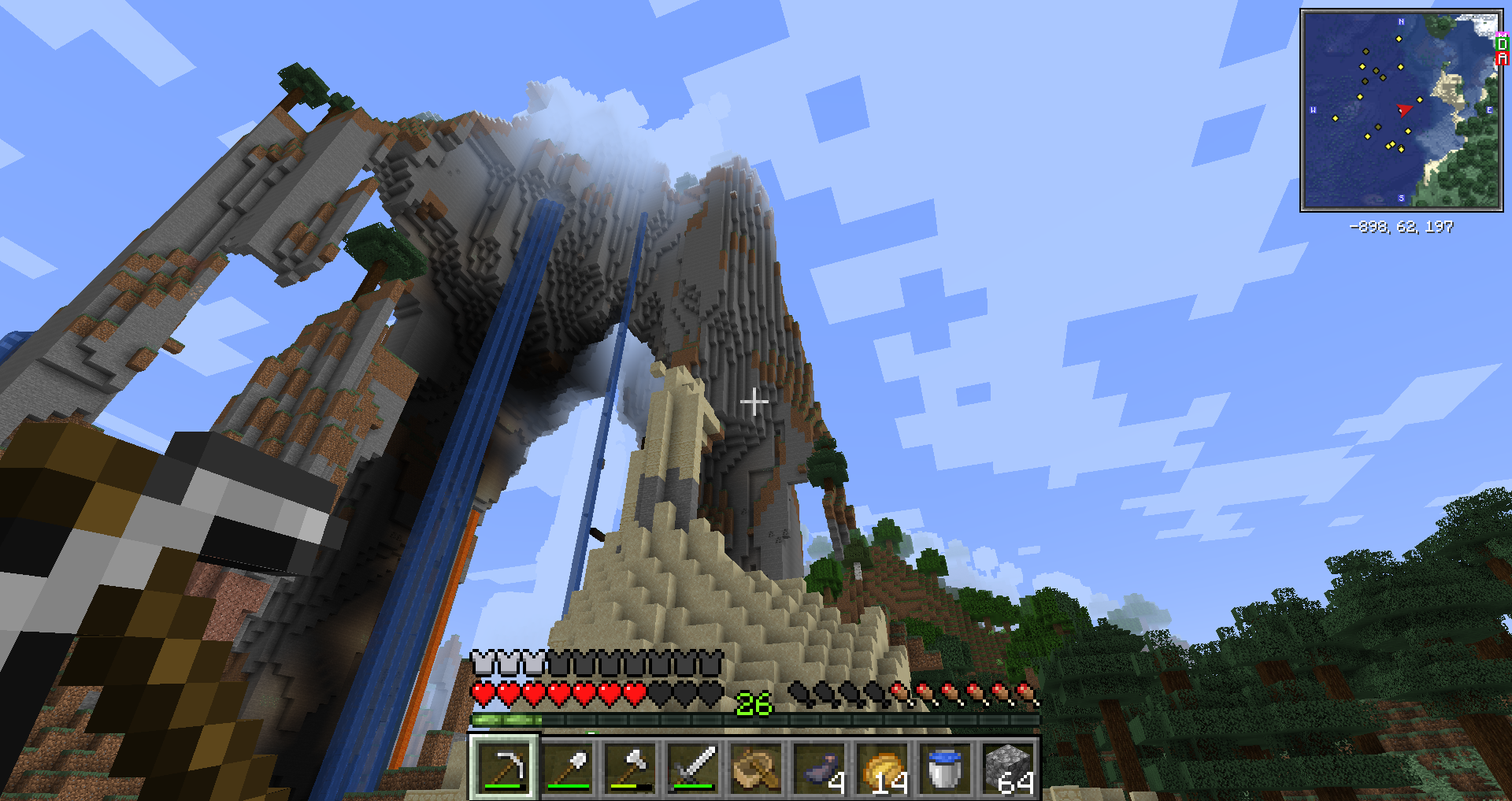1512x801 pixels.
Task: Click the green D marker beside minimap
Action: [x=1502, y=44]
